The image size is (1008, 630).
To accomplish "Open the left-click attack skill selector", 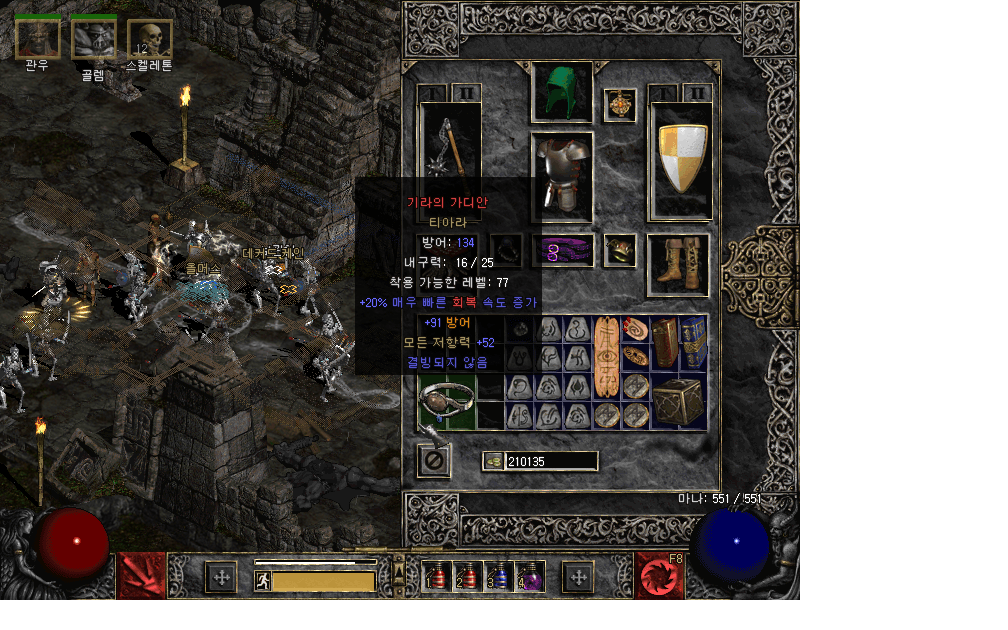I will tap(141, 575).
